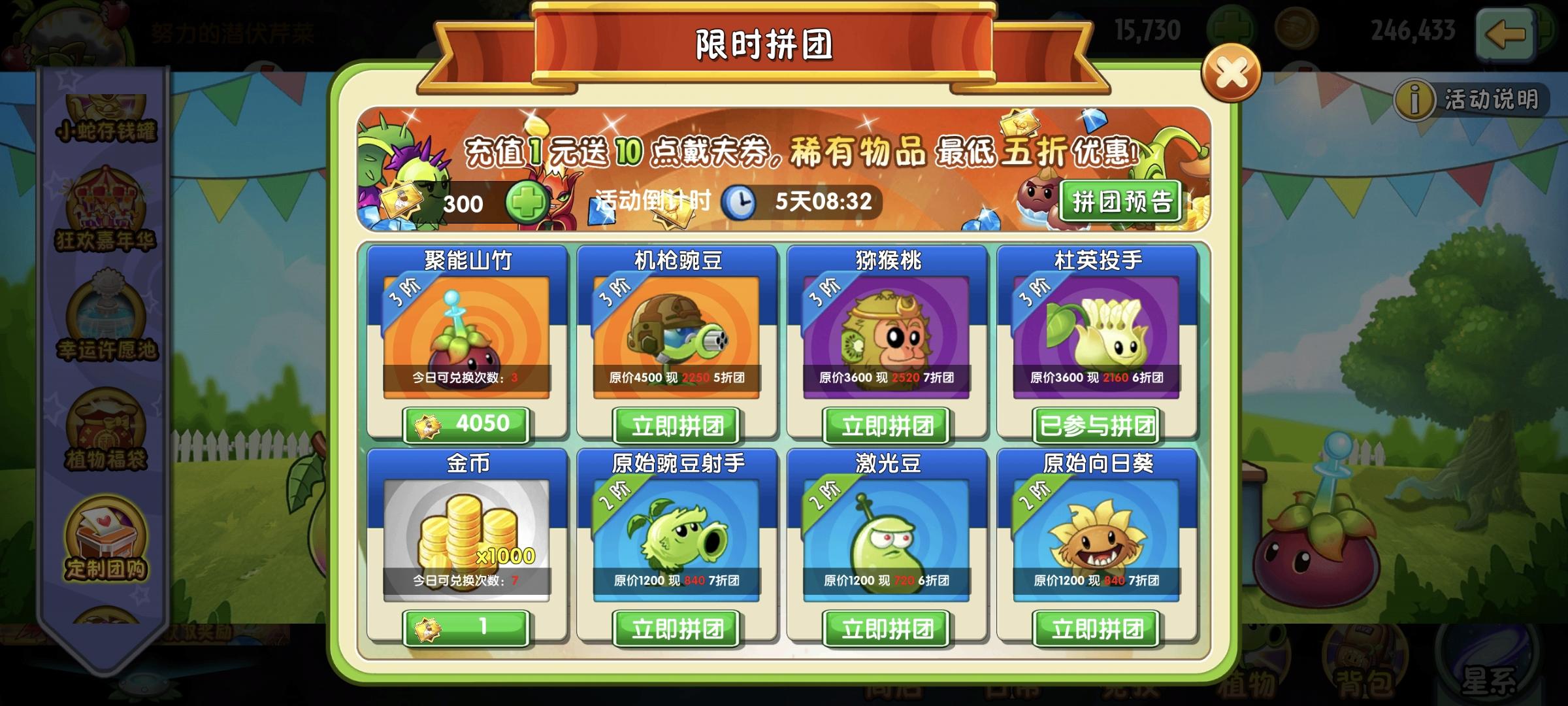The height and width of the screenshot is (706, 1568).
Task: Close the 限时拼团 dialog with the X
Action: (1231, 72)
